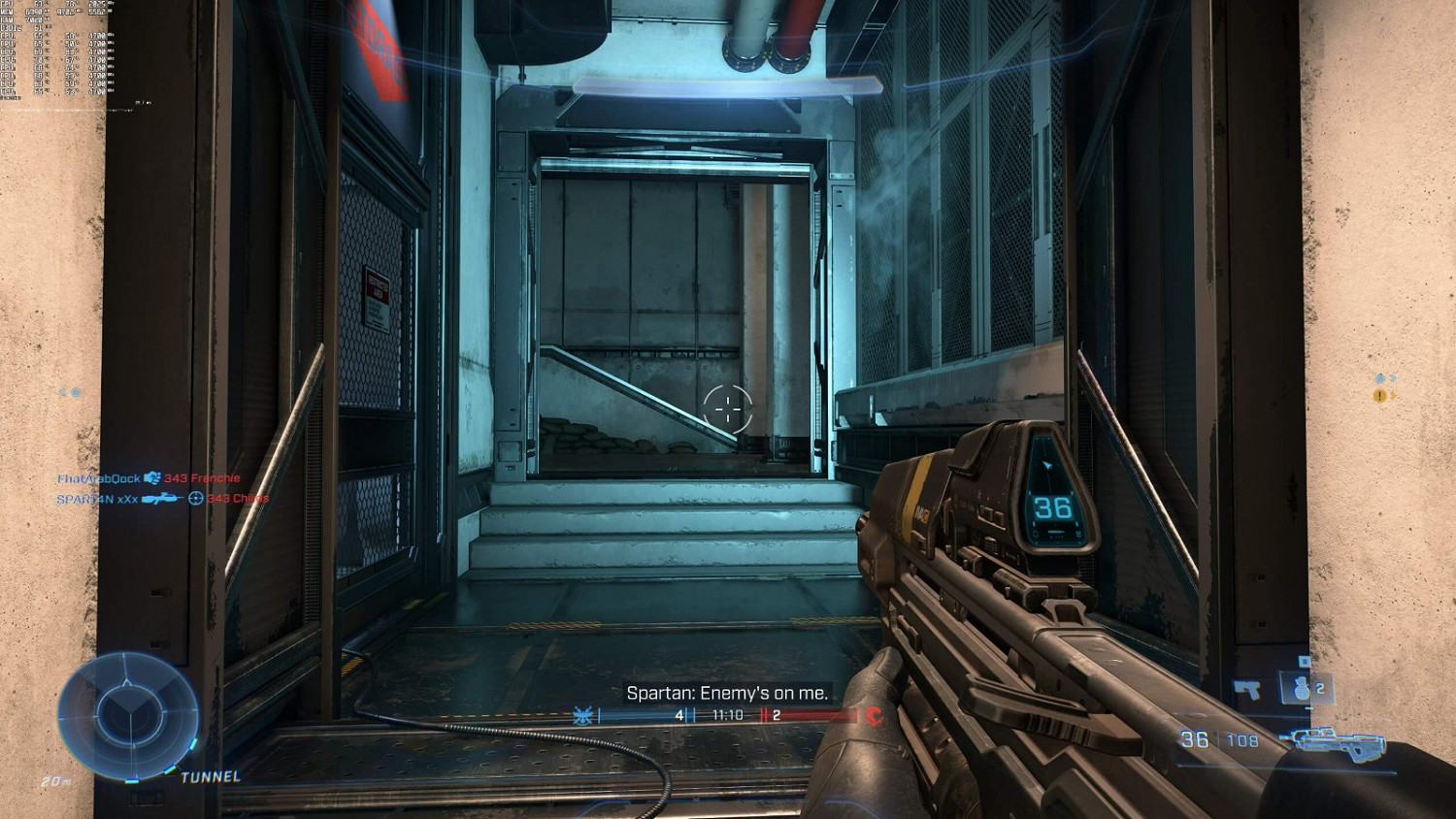Click the match timer reading 11:10
The width and height of the screenshot is (1456, 819).
[727, 715]
